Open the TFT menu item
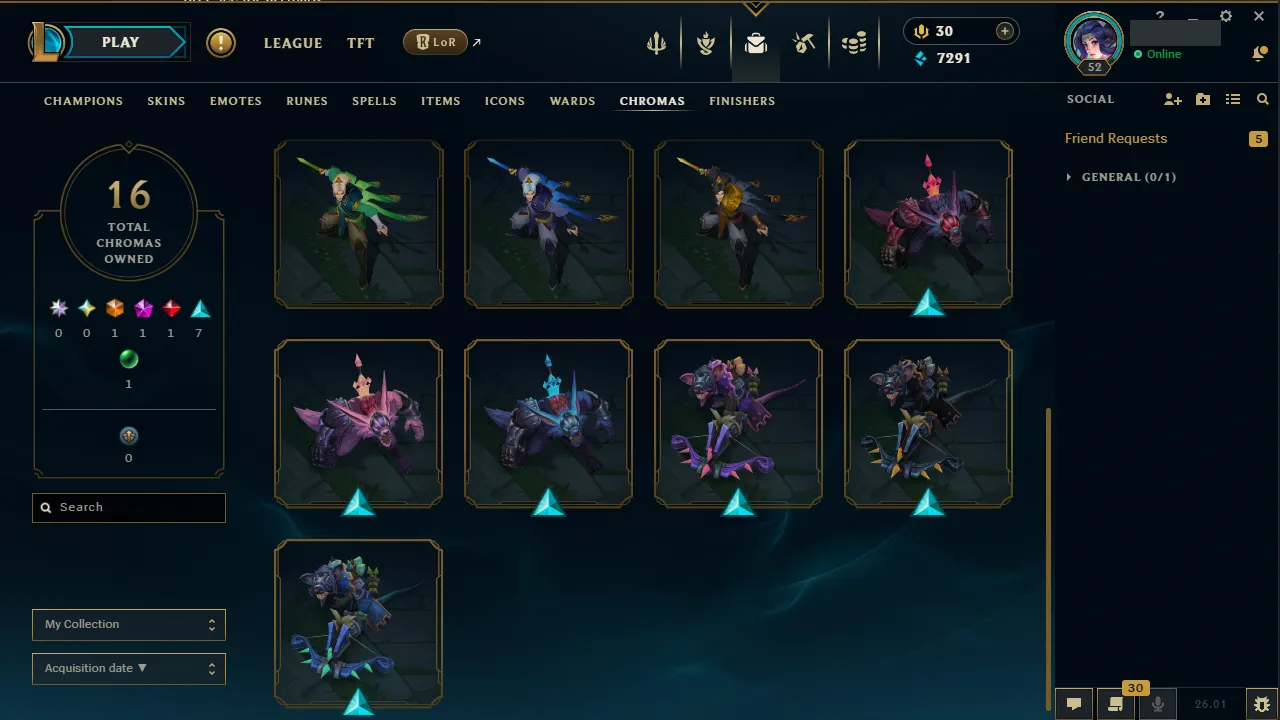The image size is (1280, 720). click(x=360, y=43)
